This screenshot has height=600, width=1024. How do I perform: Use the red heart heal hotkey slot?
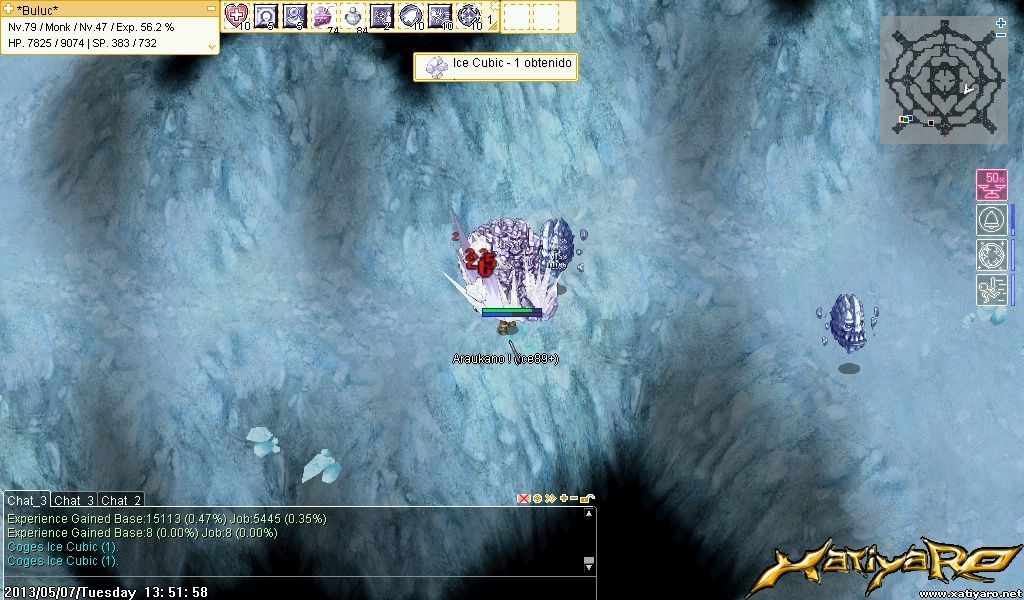tap(237, 15)
